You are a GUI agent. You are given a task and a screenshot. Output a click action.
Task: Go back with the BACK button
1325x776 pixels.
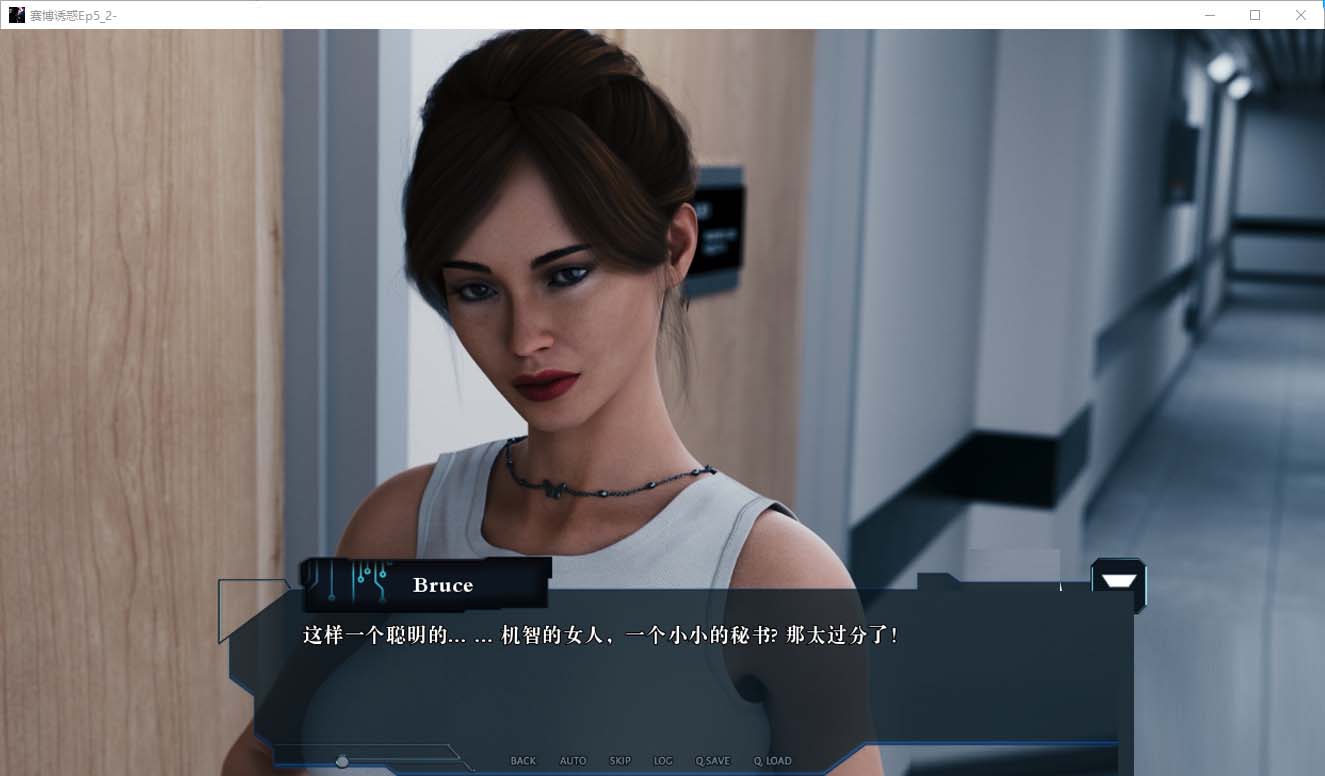point(523,761)
